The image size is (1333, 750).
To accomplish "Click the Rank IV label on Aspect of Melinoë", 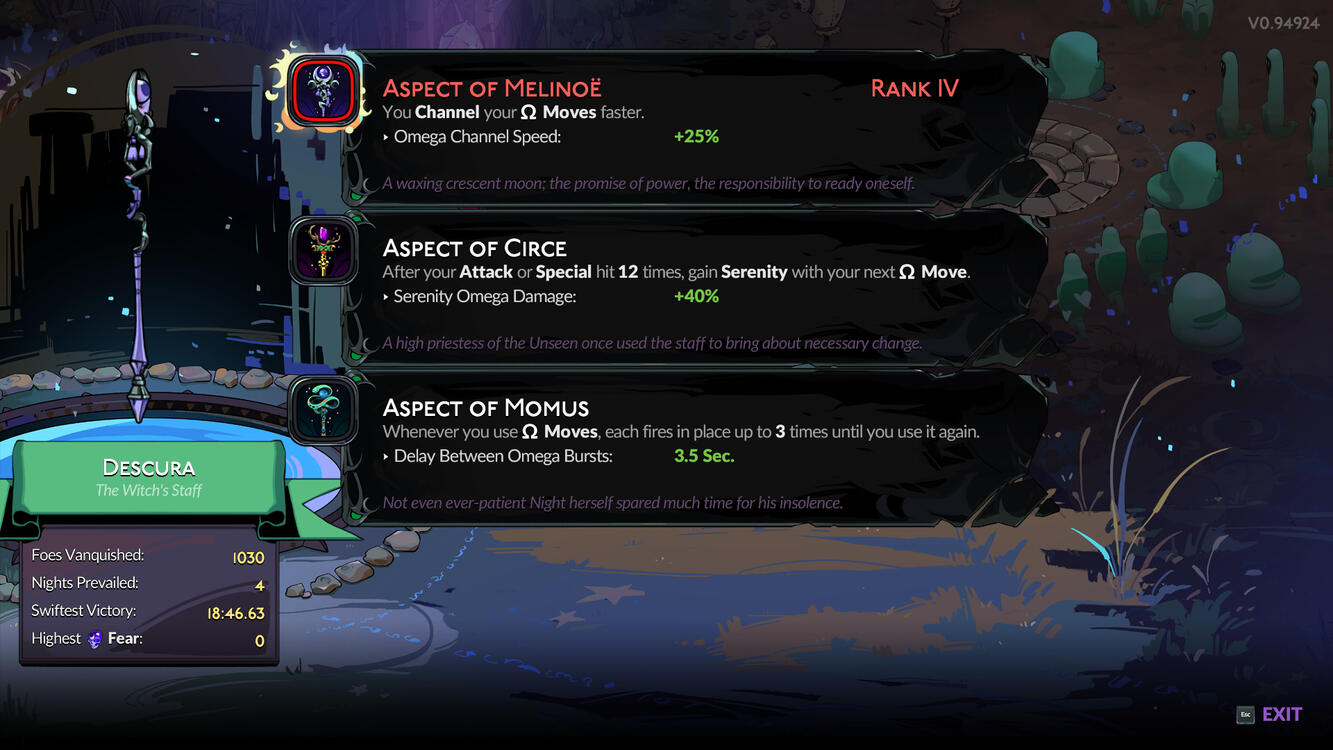I will click(913, 88).
